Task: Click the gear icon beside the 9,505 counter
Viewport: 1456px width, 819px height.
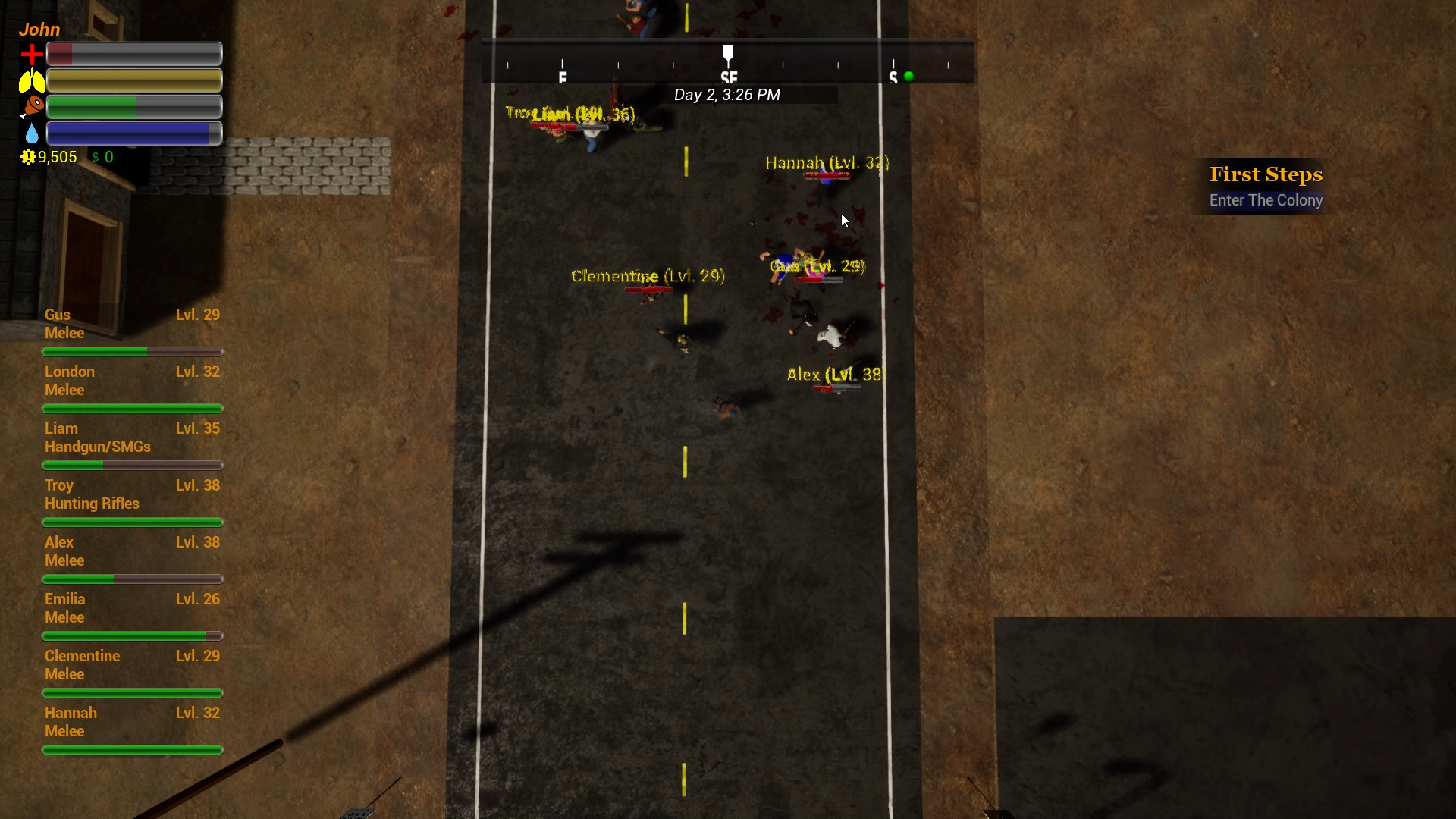Action: click(x=28, y=157)
